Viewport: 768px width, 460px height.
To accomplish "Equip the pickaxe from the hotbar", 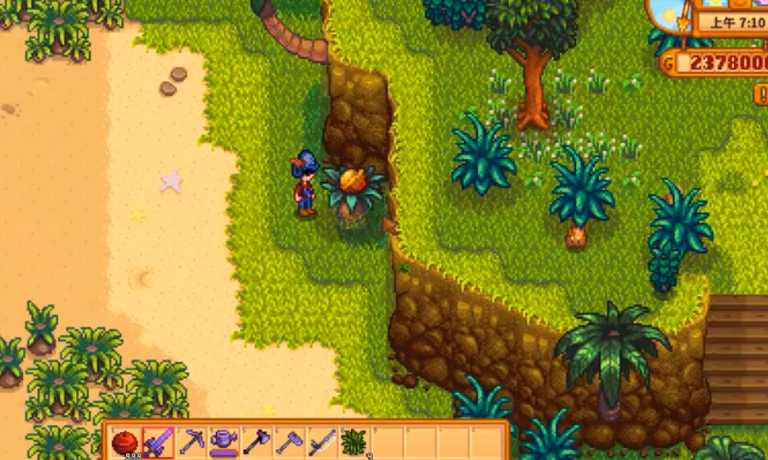I will click(190, 442).
